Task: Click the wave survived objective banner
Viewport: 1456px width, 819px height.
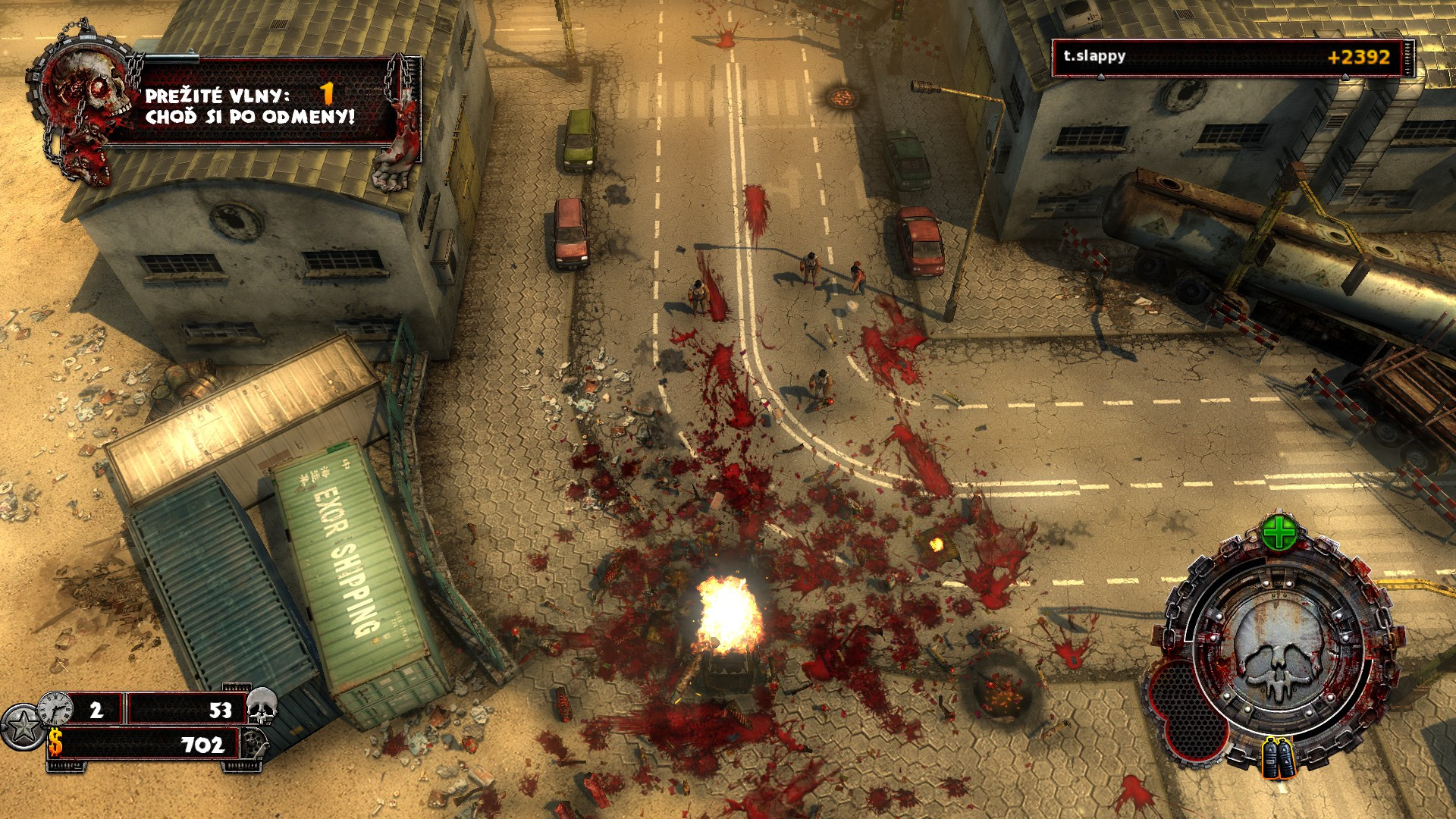Action: [250, 105]
